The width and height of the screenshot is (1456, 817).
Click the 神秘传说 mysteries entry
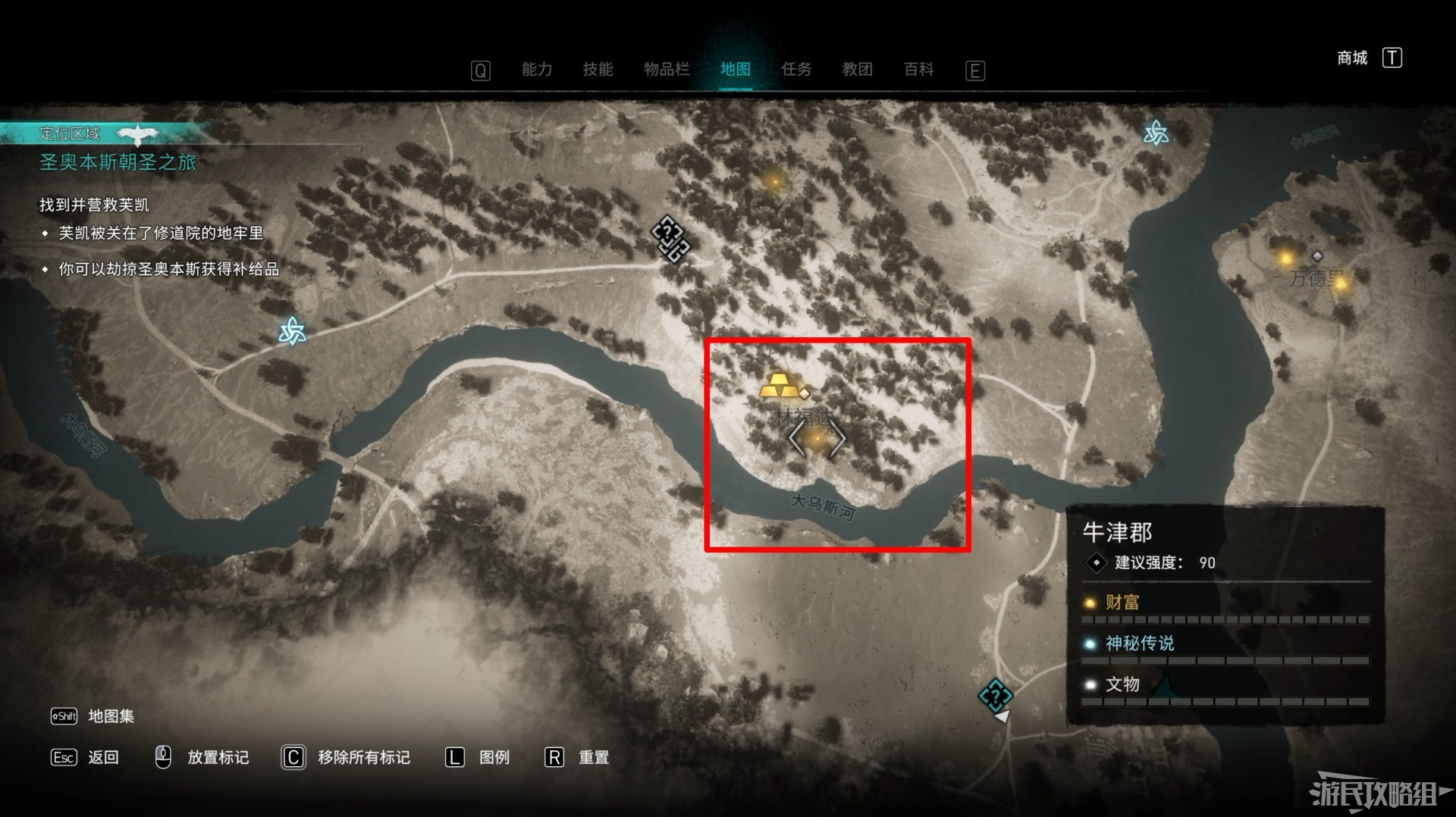1139,643
